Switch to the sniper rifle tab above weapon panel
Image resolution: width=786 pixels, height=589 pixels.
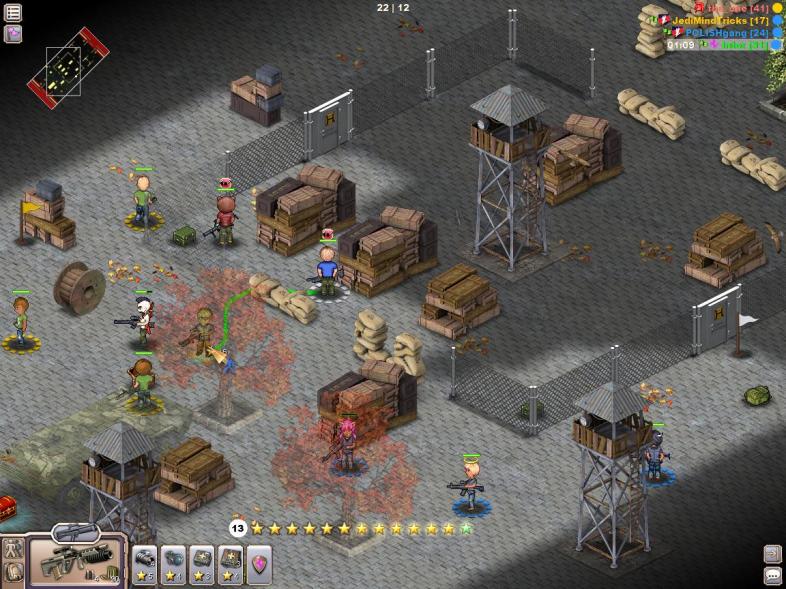(76, 532)
